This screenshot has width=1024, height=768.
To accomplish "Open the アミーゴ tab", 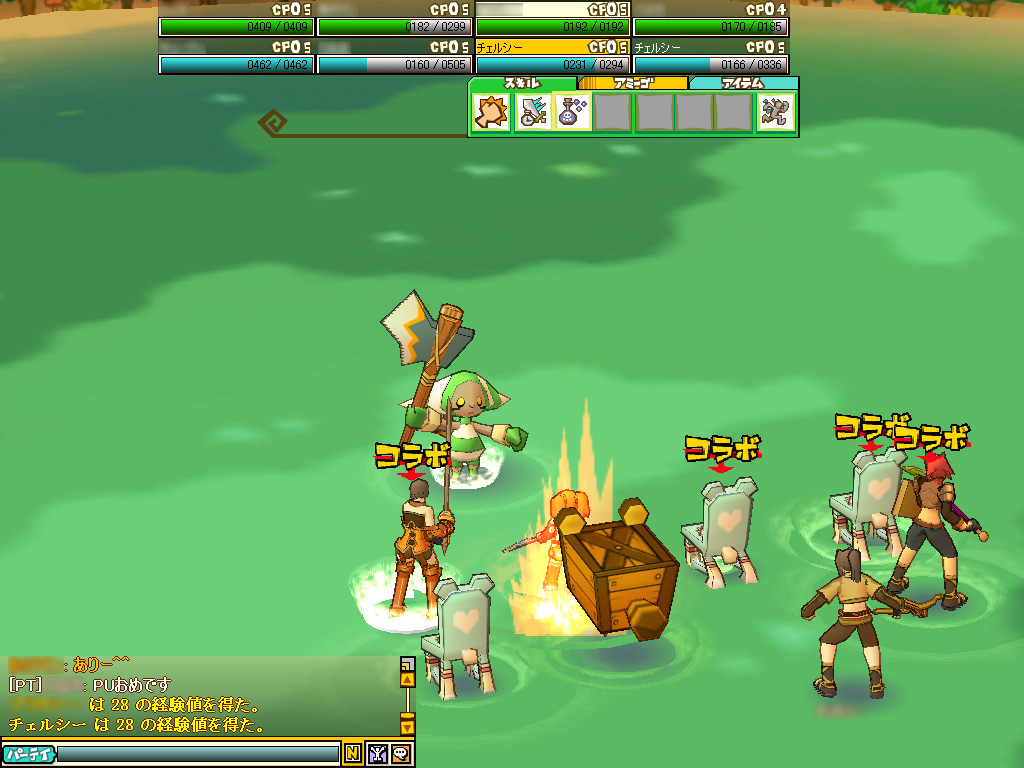I will coord(633,84).
